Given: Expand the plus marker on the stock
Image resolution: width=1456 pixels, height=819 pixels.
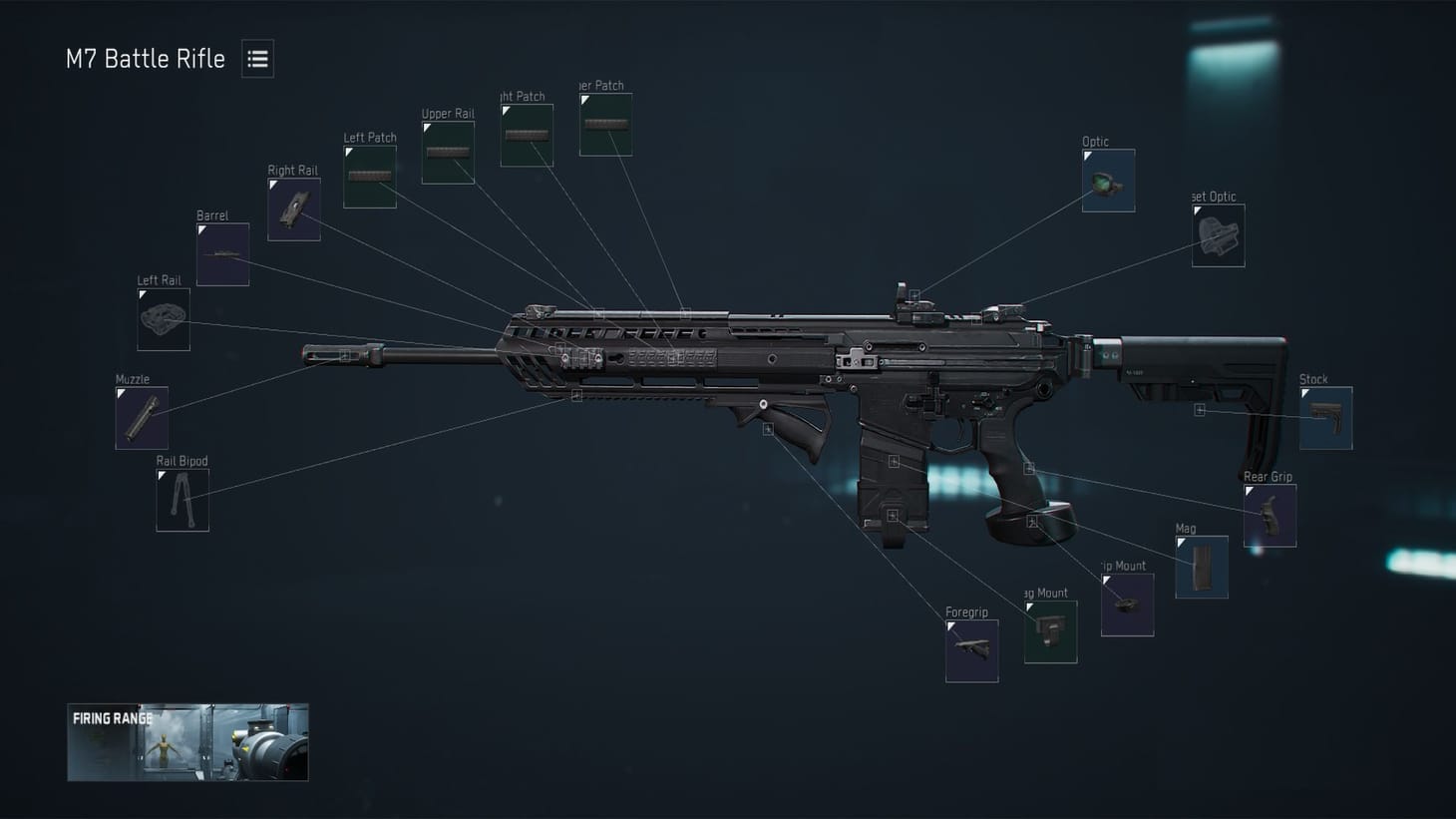Looking at the screenshot, I should pyautogui.click(x=1199, y=409).
